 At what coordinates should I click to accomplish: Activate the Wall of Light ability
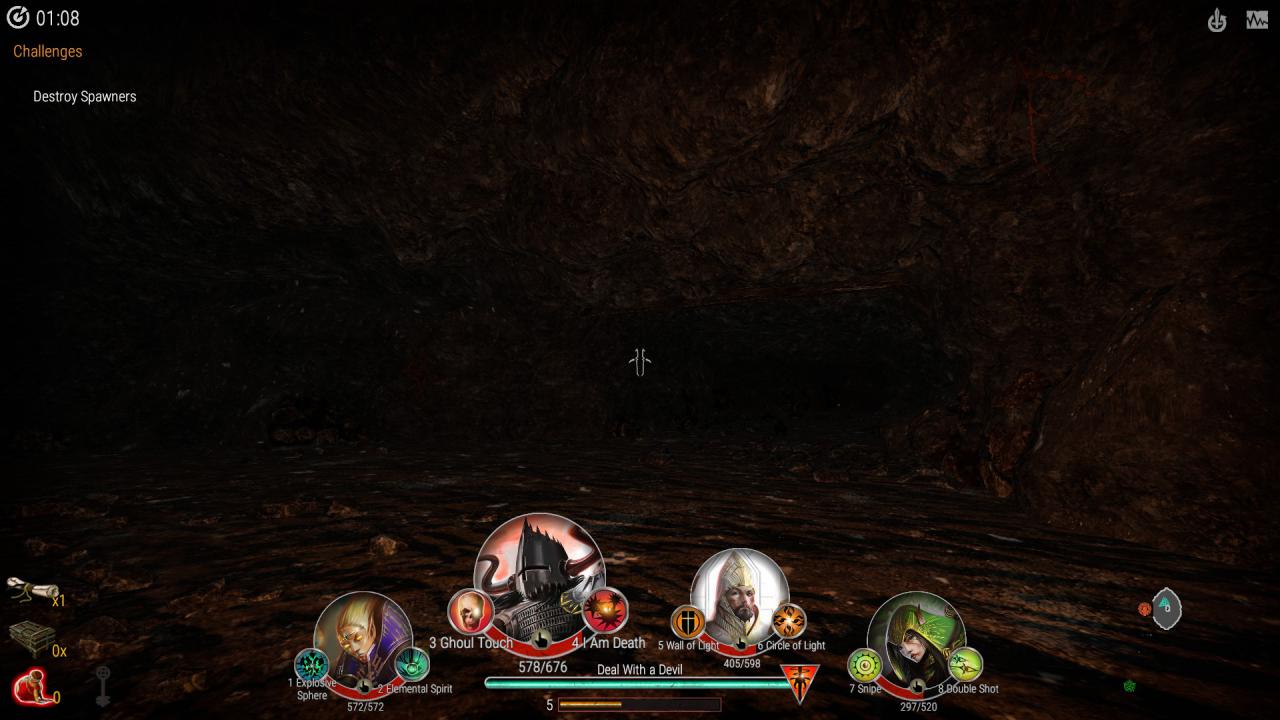point(688,622)
